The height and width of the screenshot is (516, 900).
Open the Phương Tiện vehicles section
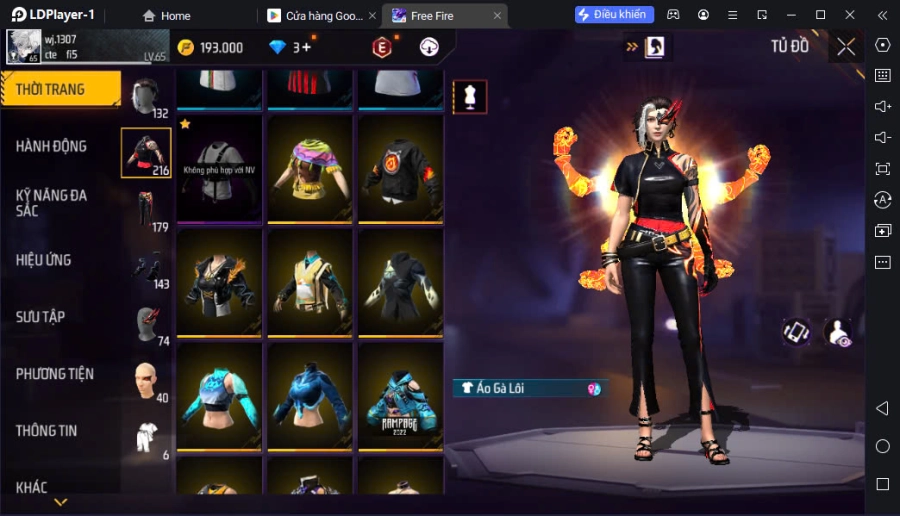(55, 374)
